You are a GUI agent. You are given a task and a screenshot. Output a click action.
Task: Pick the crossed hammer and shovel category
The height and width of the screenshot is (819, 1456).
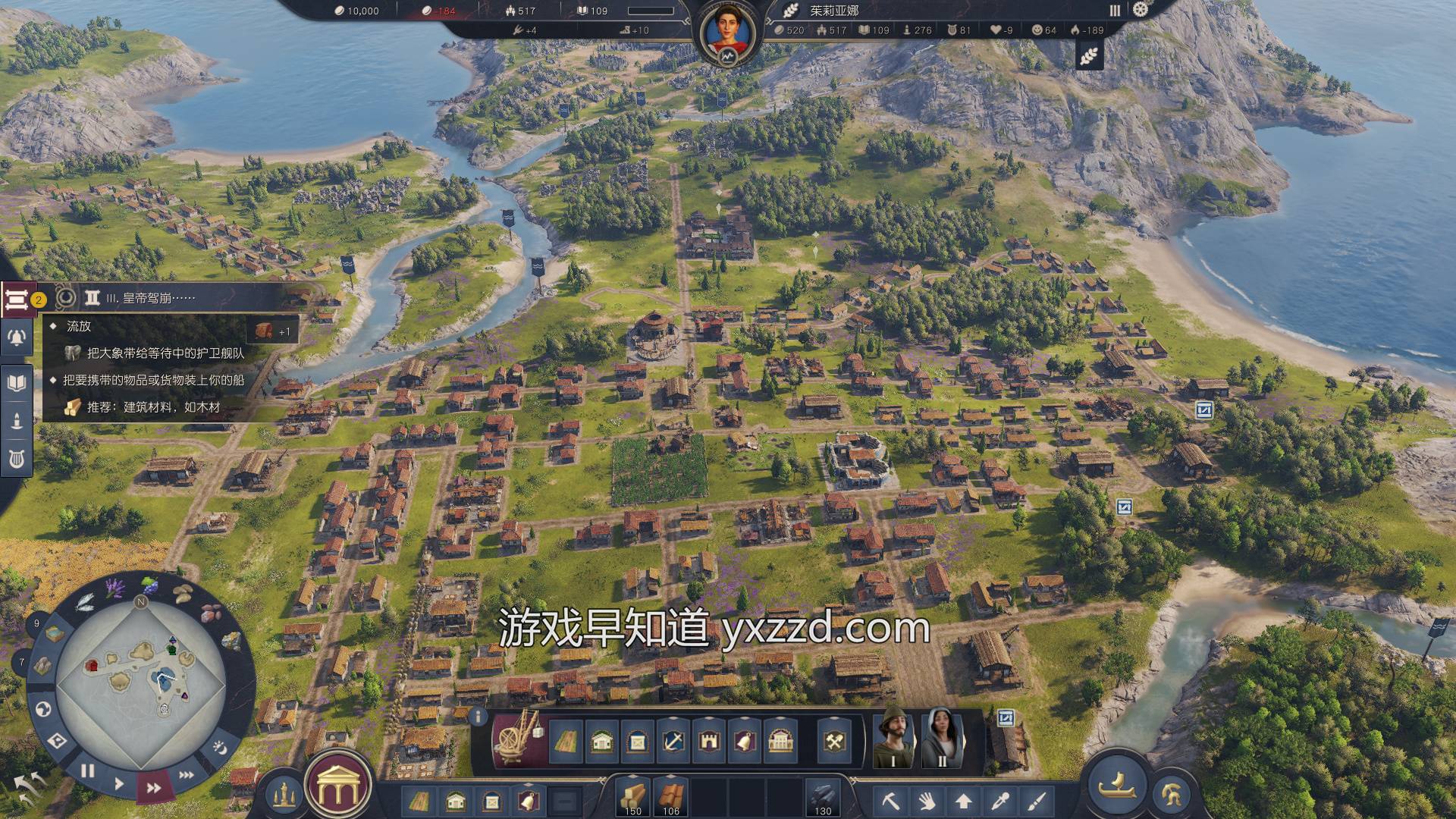click(835, 741)
